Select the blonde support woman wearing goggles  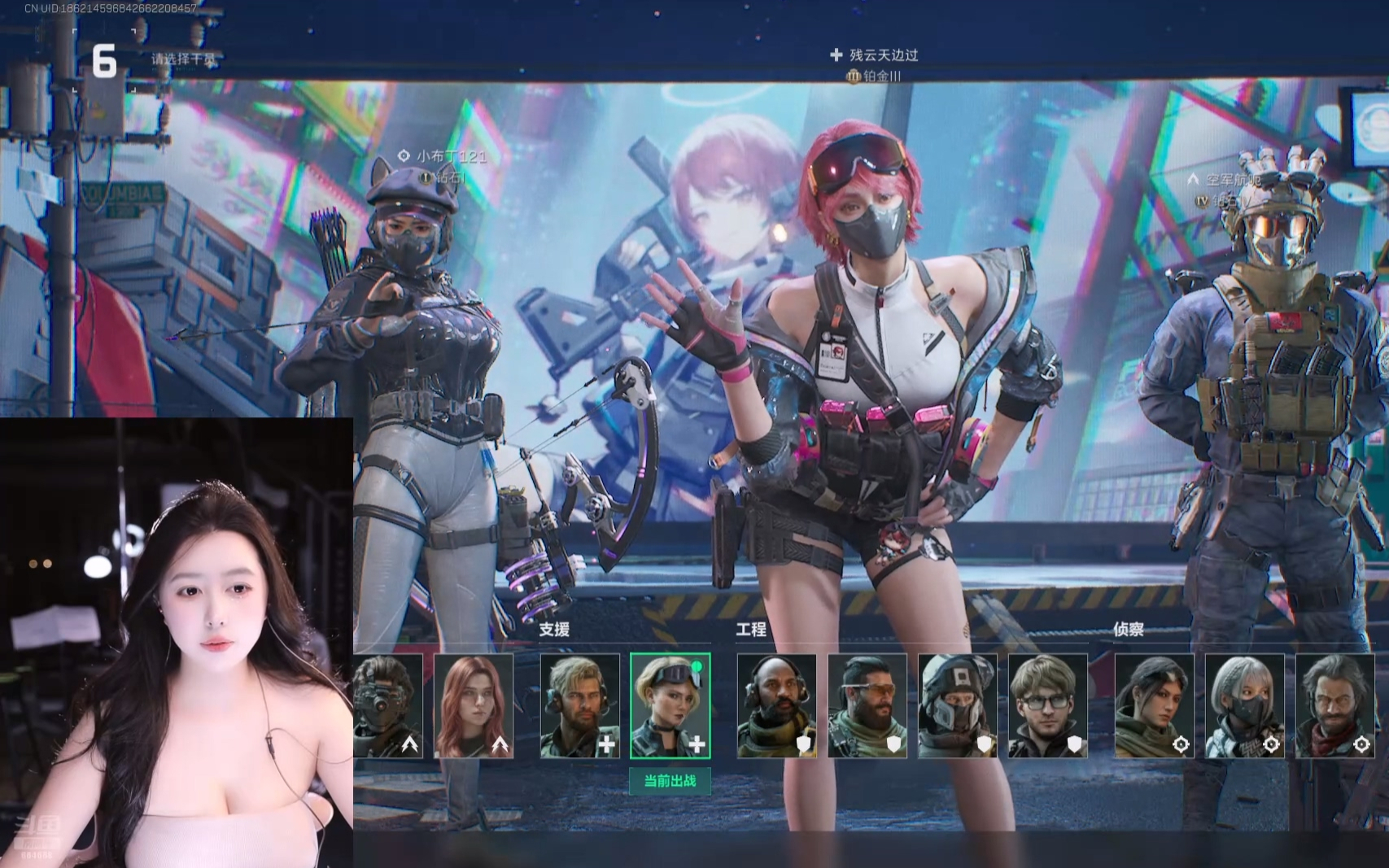pos(670,705)
